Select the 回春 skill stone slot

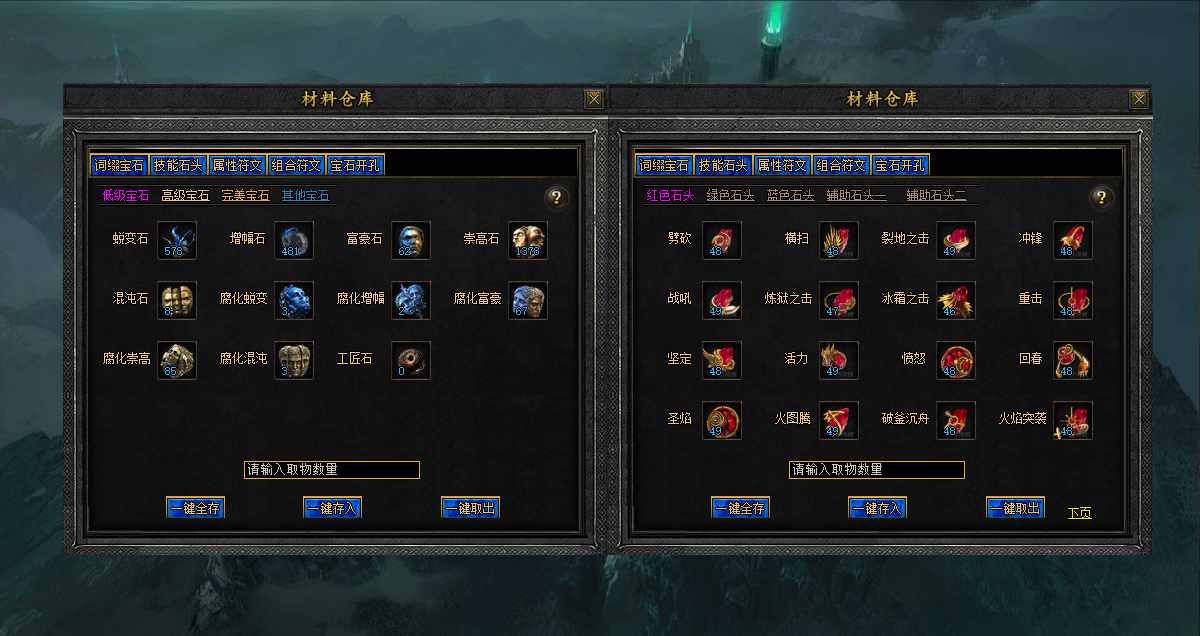(1072, 361)
